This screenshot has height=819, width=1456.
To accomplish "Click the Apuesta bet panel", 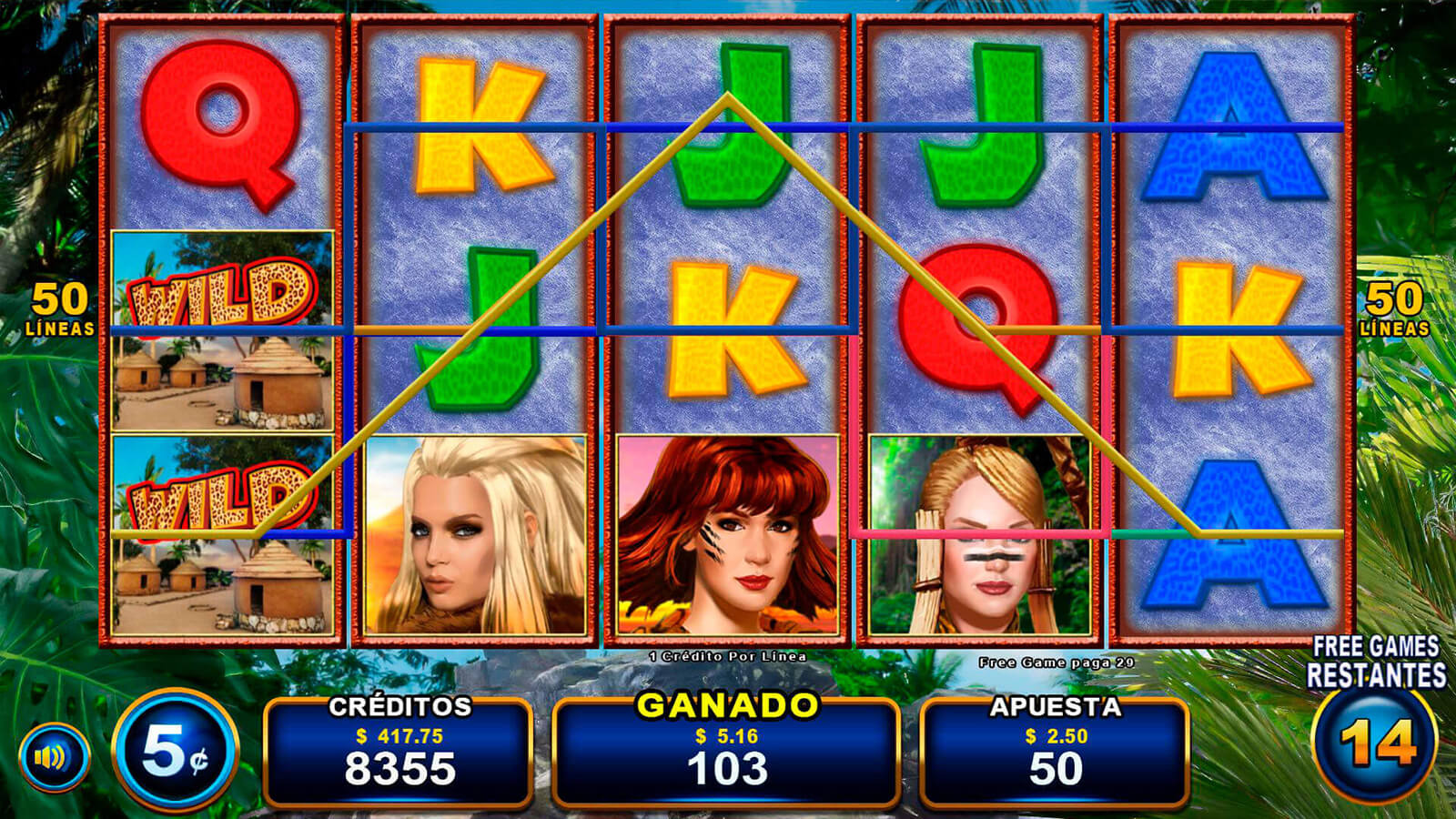I will [1055, 750].
